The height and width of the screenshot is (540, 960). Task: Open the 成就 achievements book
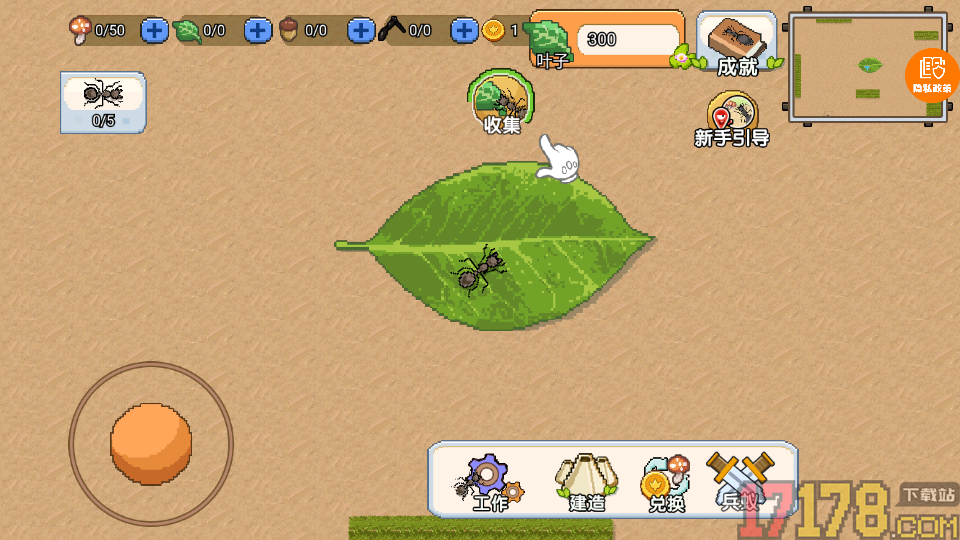pyautogui.click(x=738, y=44)
